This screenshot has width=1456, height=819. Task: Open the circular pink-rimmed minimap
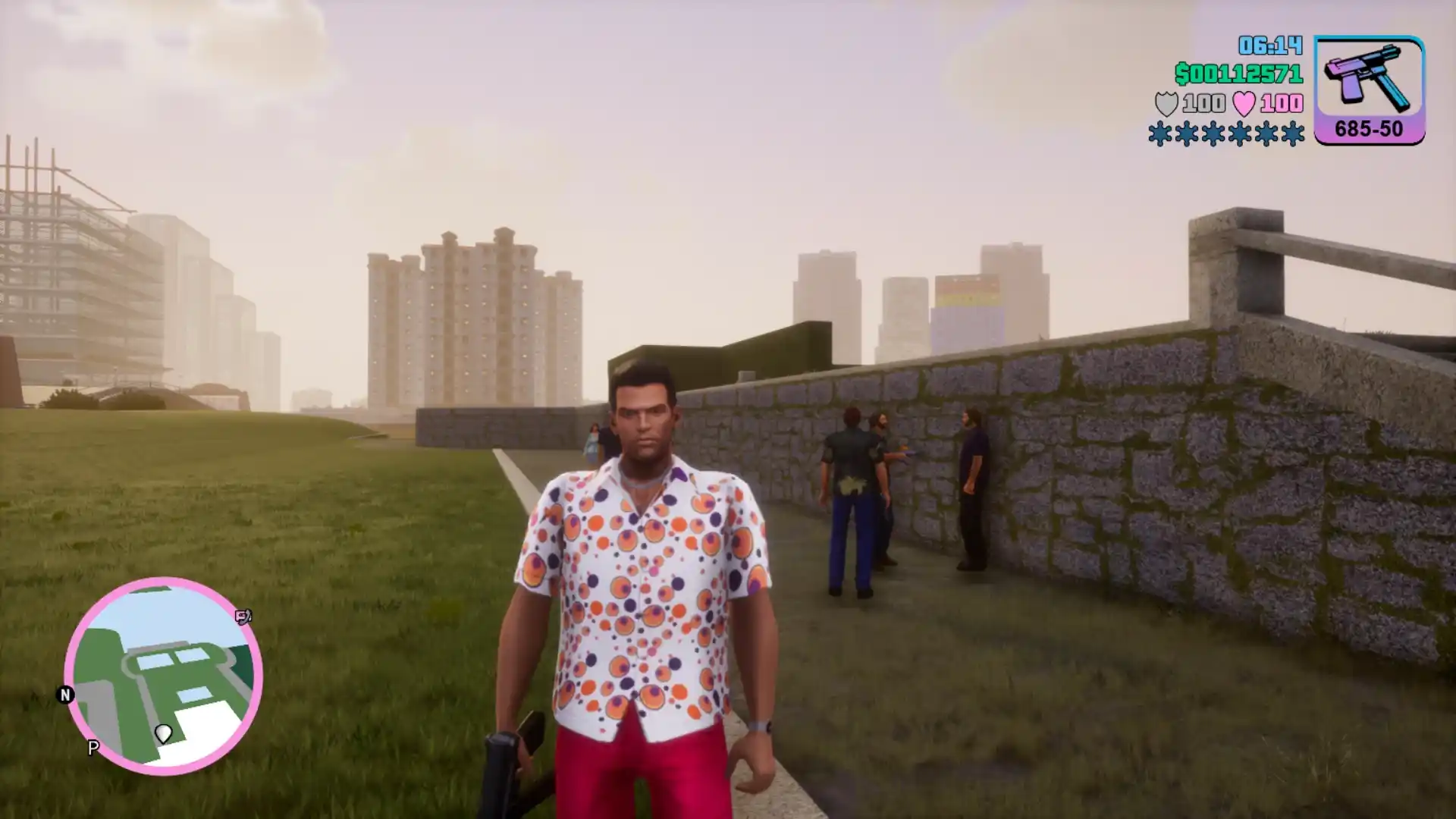click(x=164, y=676)
